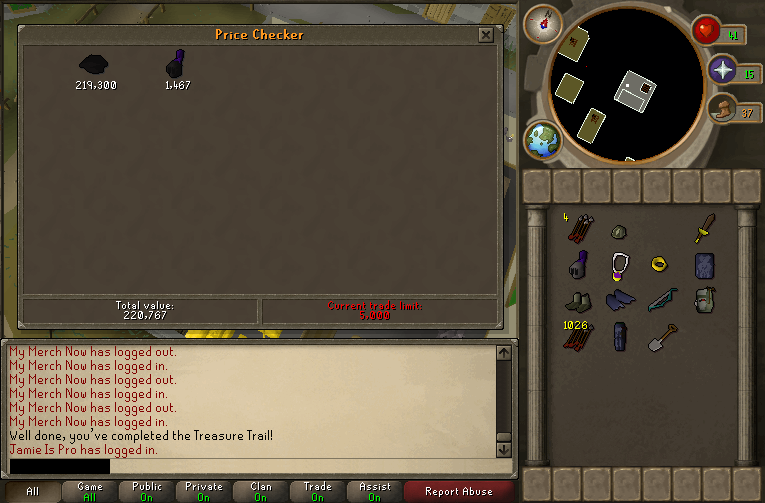Viewport: 765px width, 503px height.
Task: Click the compass icon
Action: point(543,21)
